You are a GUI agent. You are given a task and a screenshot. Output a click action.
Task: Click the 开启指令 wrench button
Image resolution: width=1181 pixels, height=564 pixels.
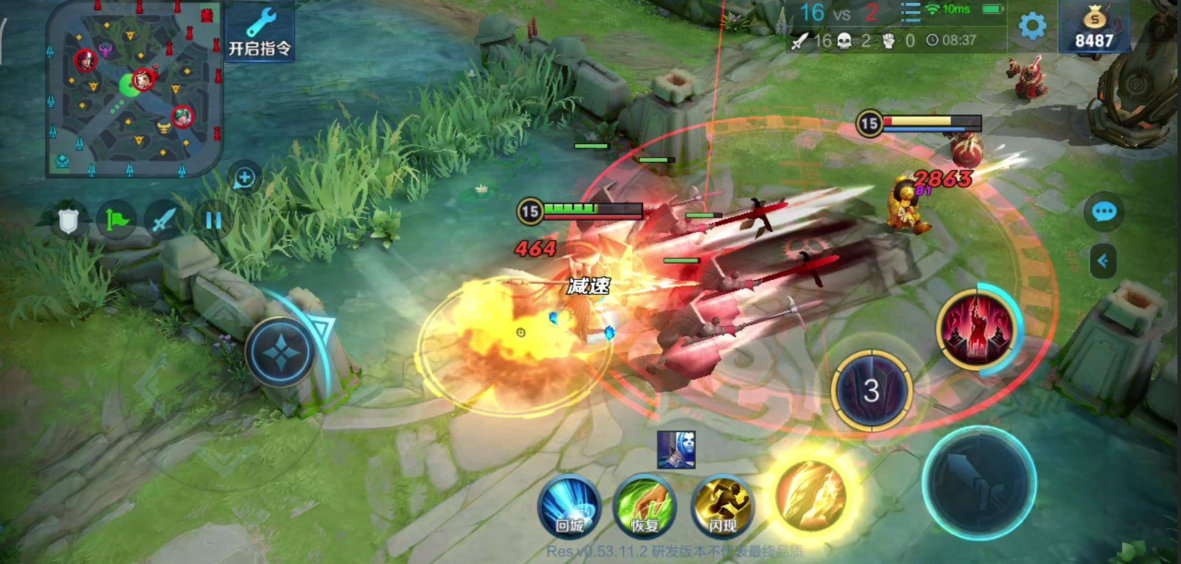(260, 31)
